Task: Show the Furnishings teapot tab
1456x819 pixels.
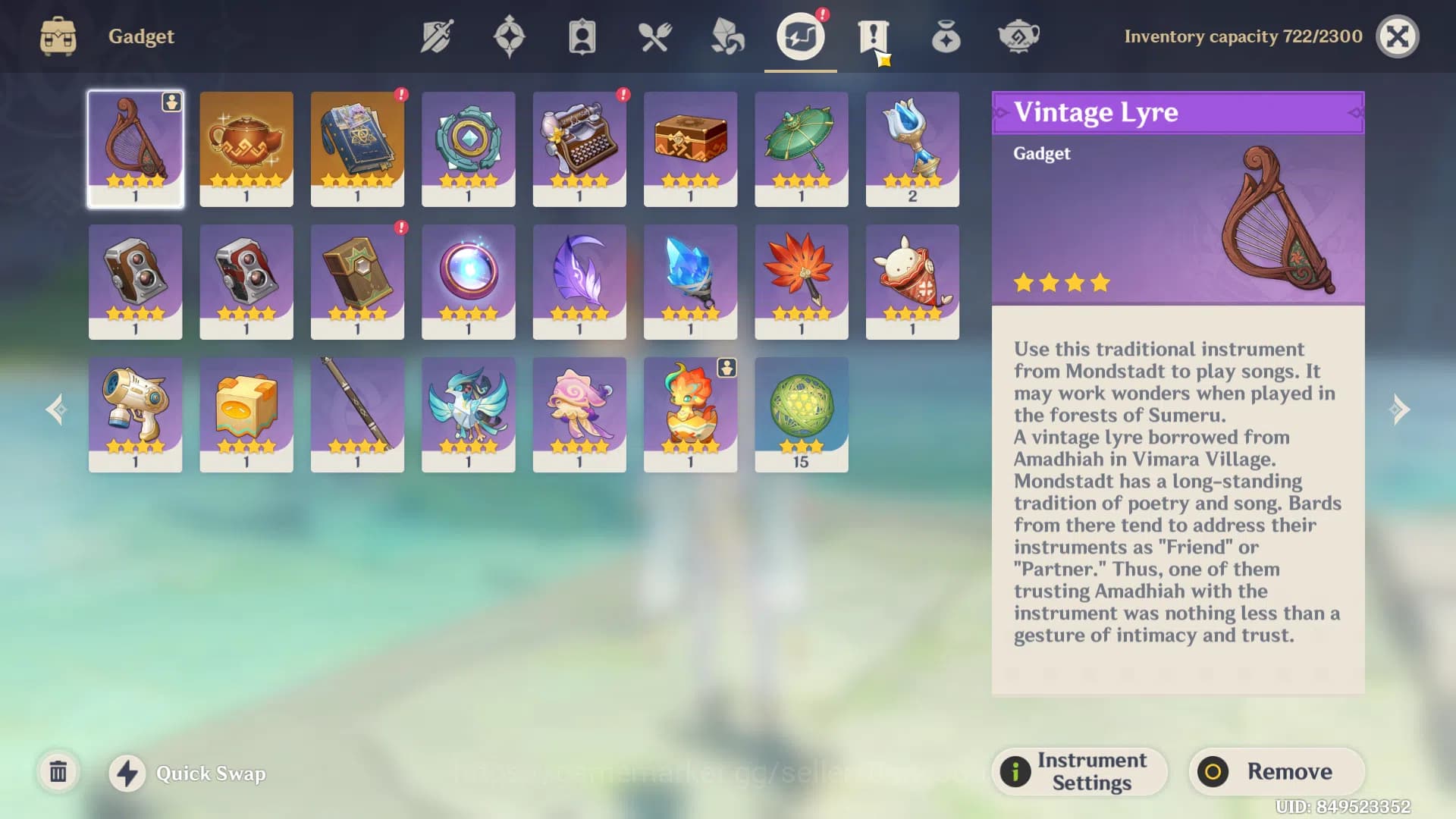Action: 1018,36
